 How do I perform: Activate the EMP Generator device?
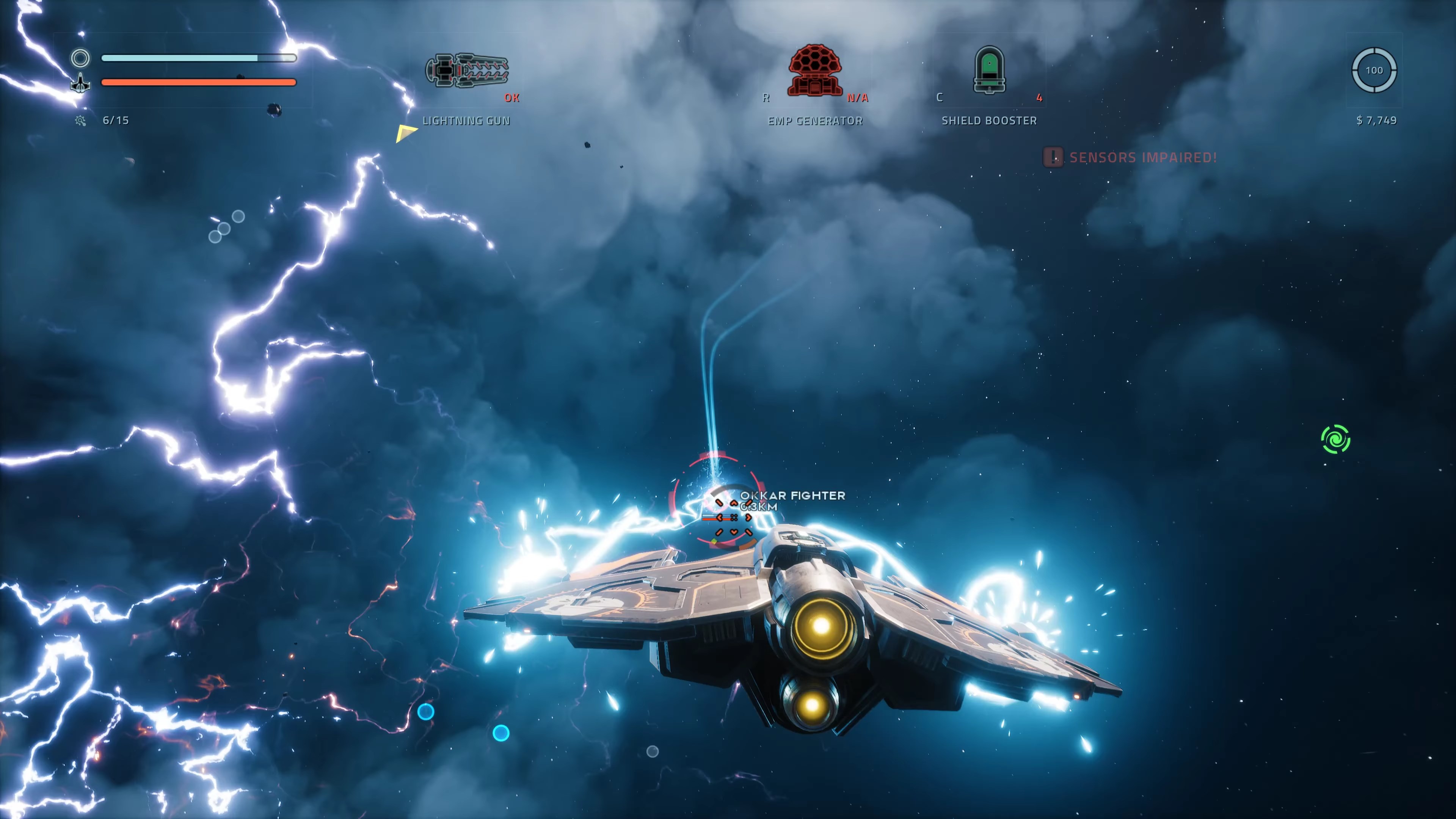coord(814,71)
